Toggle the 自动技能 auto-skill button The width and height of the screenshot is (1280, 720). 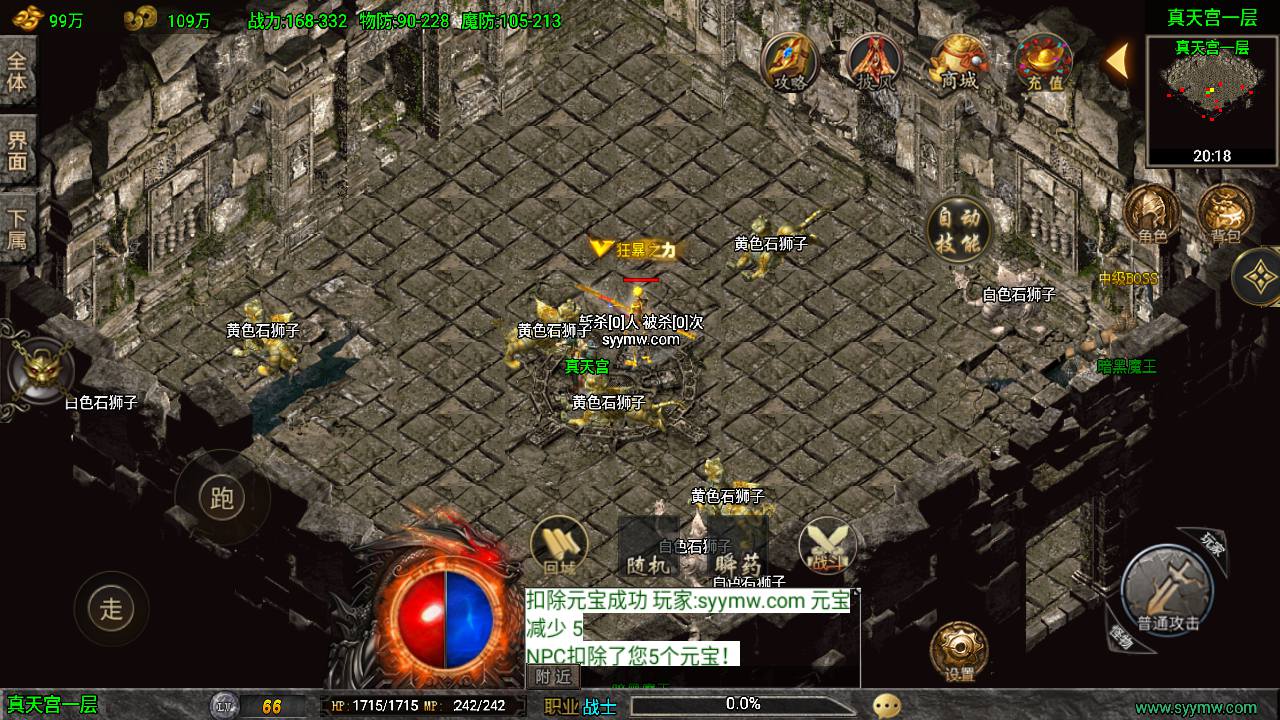click(x=958, y=231)
